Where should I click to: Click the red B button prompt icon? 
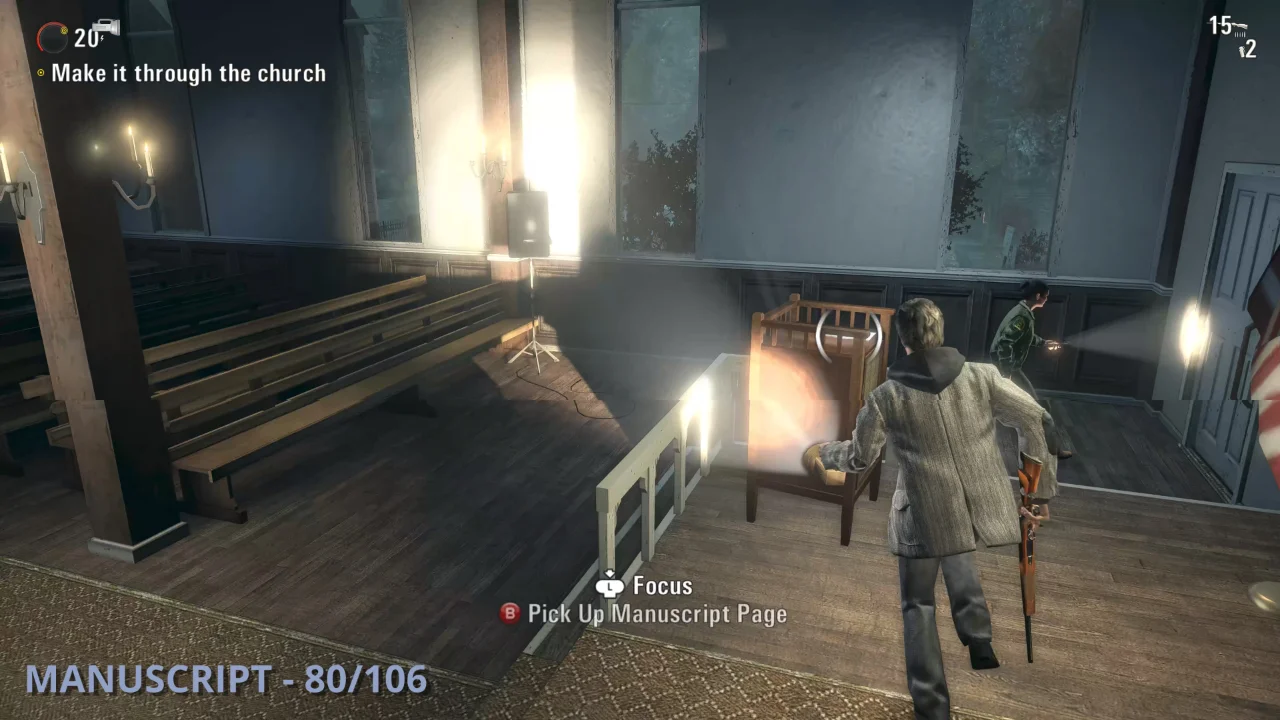(509, 613)
